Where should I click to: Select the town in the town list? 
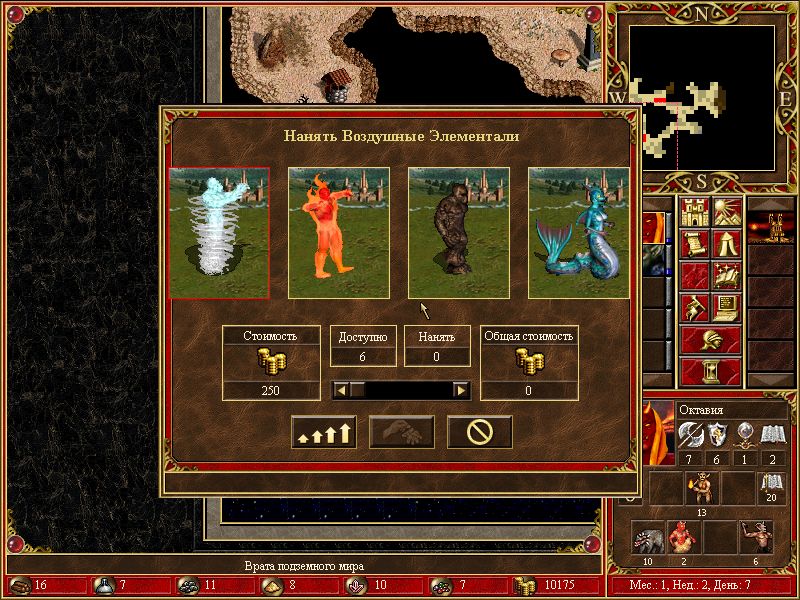pos(772,228)
